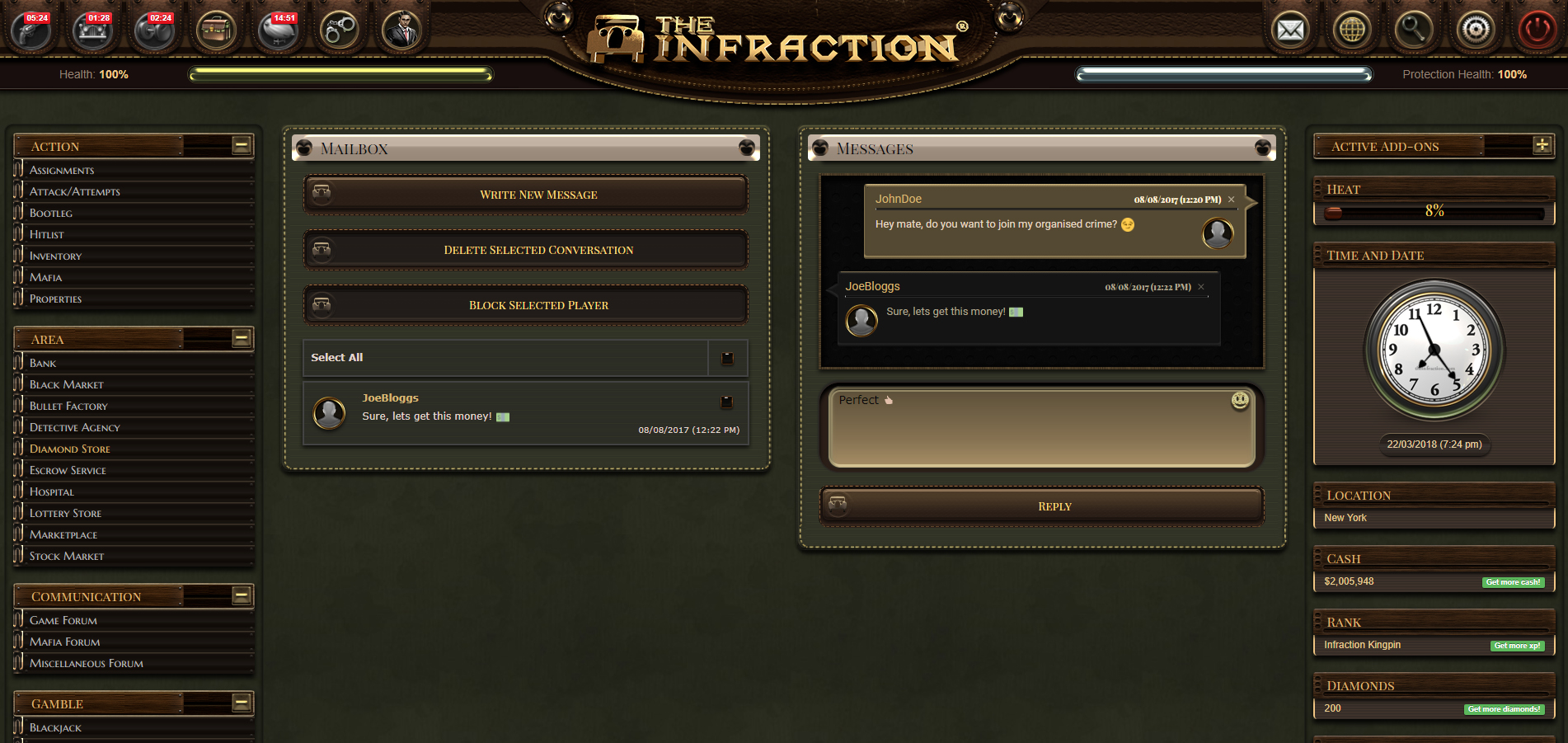Viewport: 1568px width, 743px height.
Task: Tick the Select All checkbox
Action: 727,358
